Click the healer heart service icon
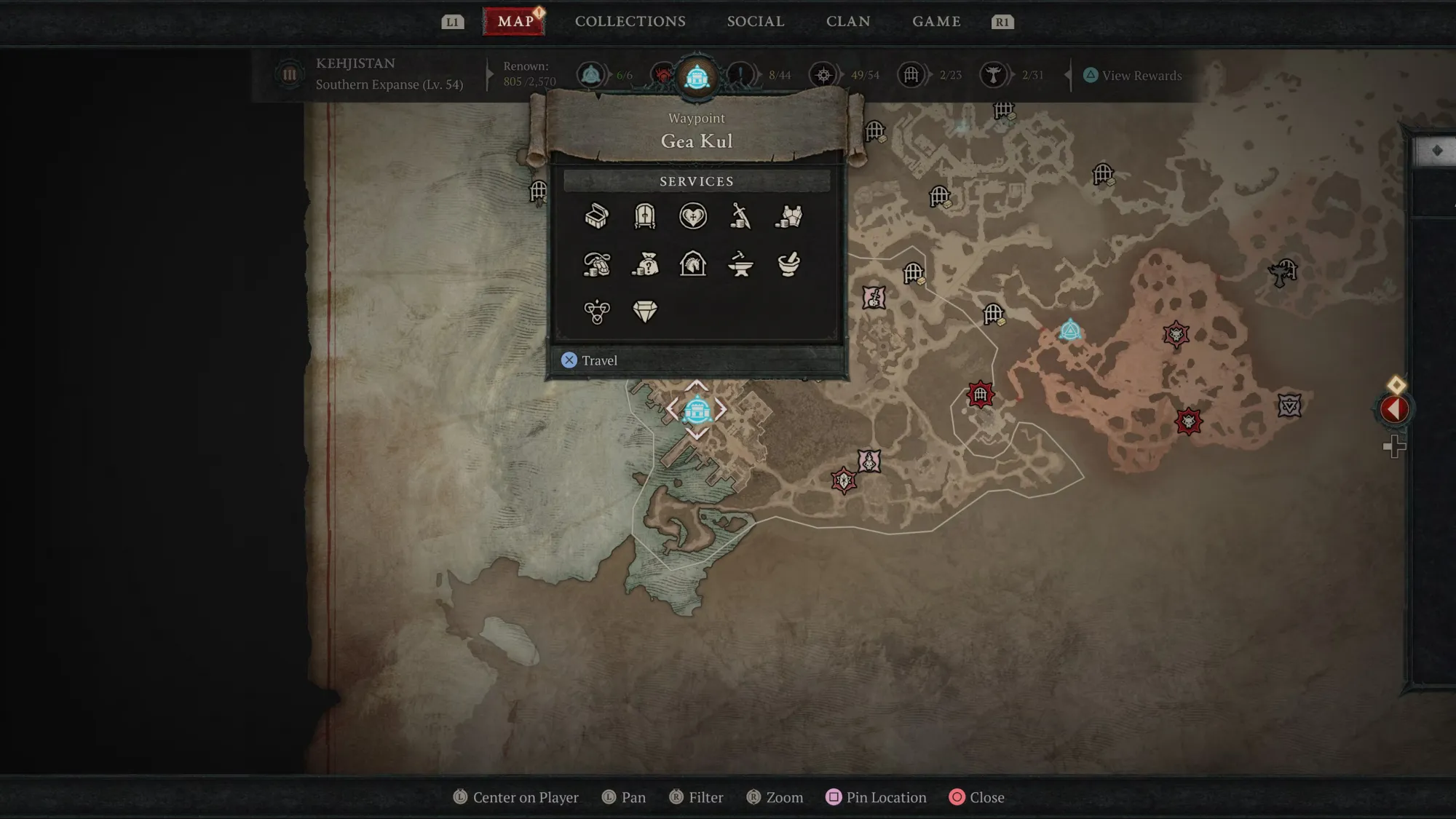The width and height of the screenshot is (1456, 819). (x=693, y=216)
